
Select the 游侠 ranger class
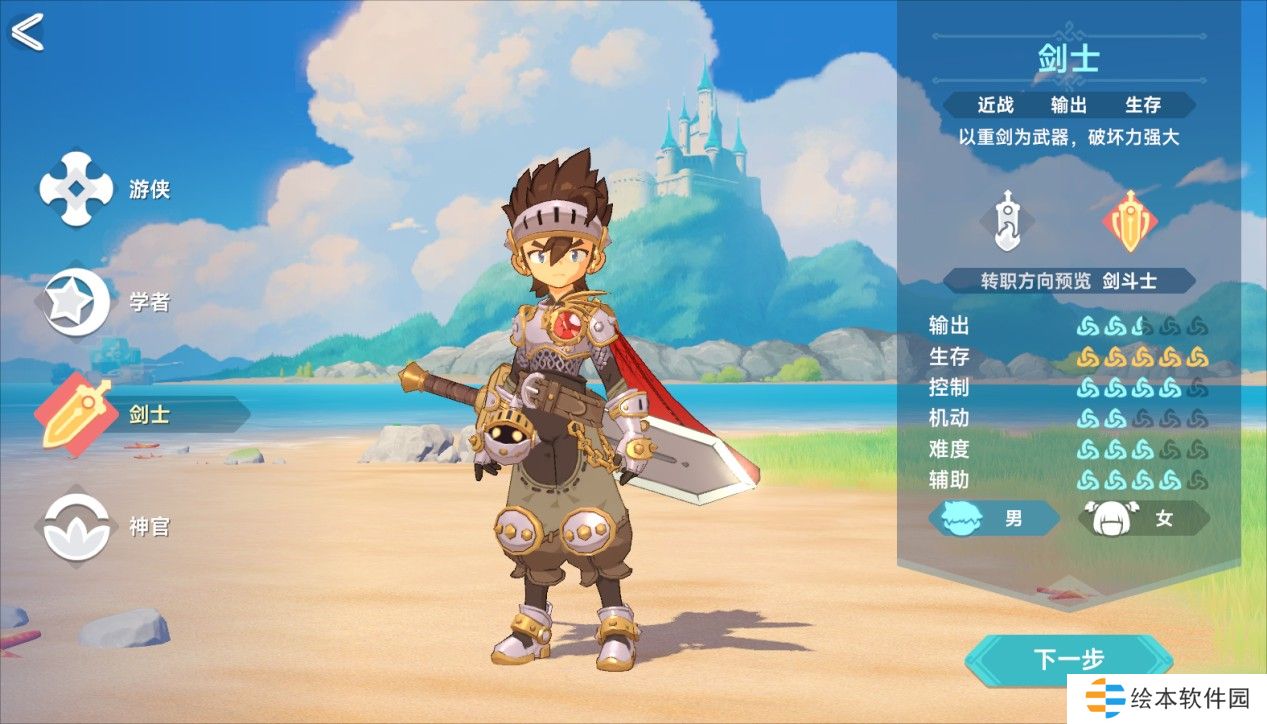tap(78, 188)
